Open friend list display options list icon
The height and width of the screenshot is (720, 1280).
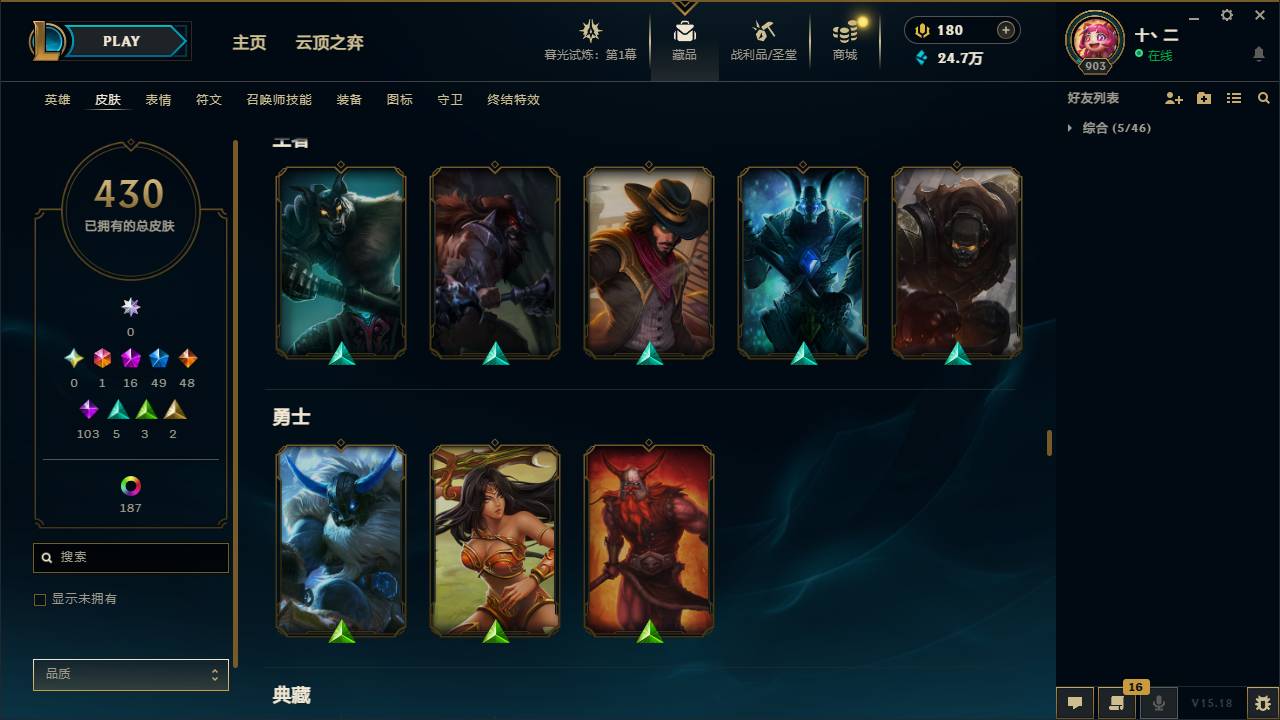(1233, 97)
